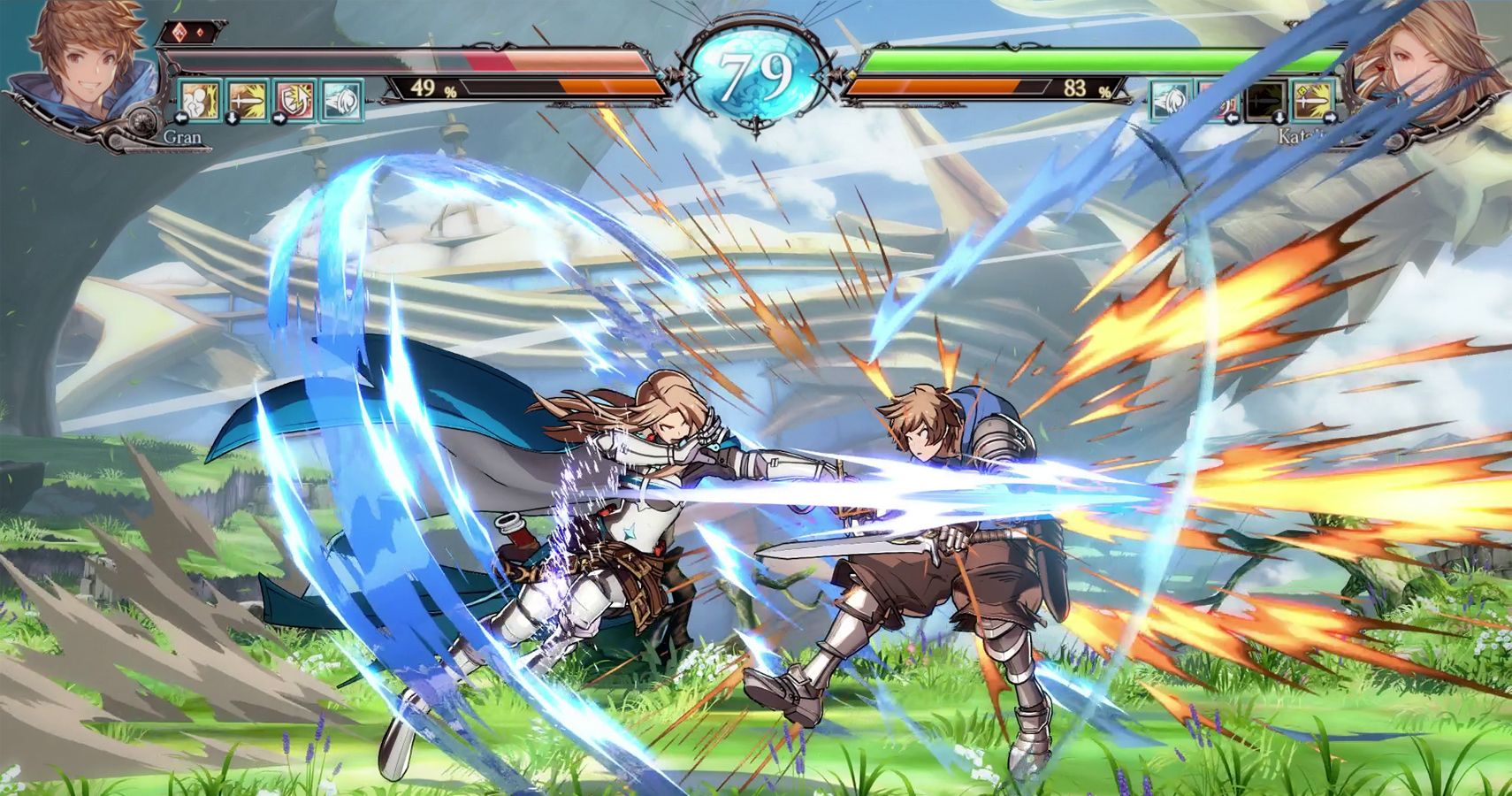Screen dimensions: 1512x796
Task: Select Katalina's glowing yellow sword skill icon
Action: point(1313,100)
